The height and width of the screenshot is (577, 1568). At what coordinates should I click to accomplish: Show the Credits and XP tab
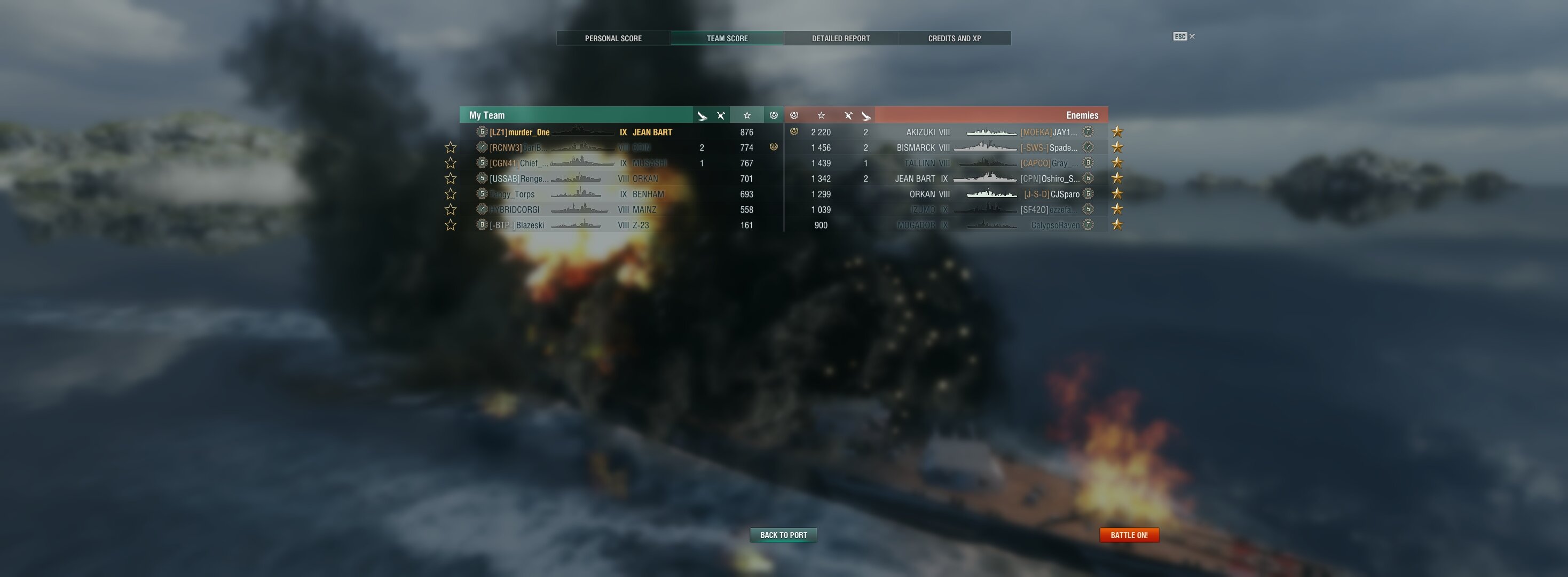tap(954, 38)
